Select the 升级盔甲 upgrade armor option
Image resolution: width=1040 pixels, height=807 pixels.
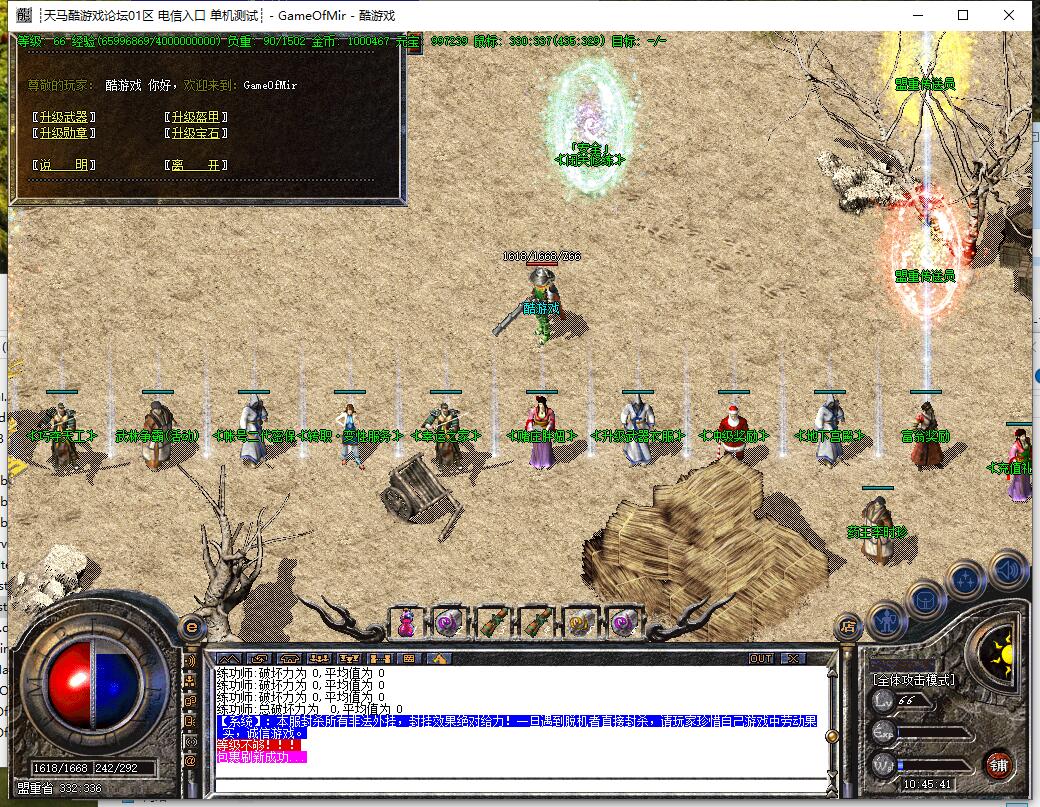196,117
